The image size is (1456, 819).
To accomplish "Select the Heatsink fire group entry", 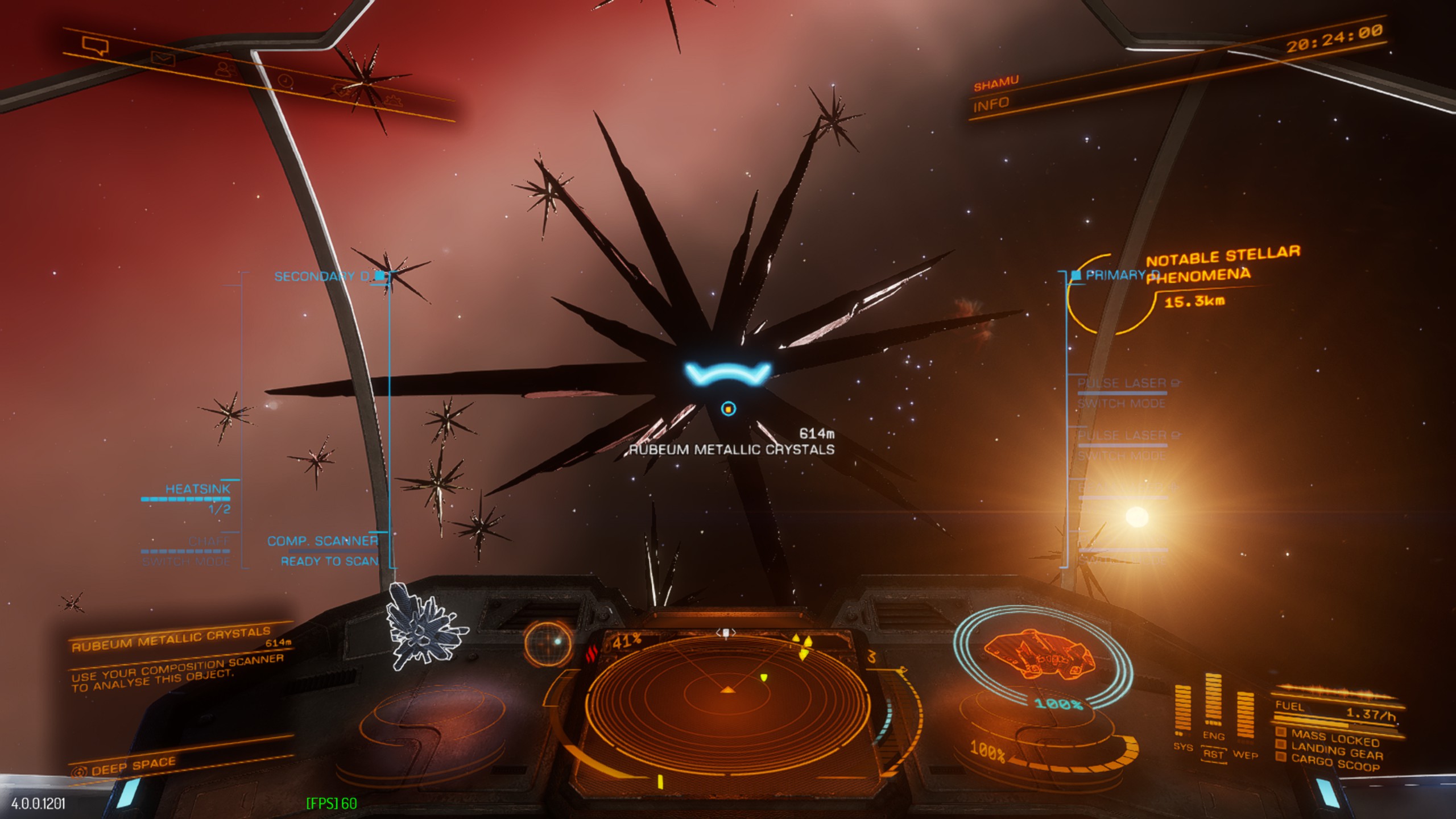I will 197,489.
